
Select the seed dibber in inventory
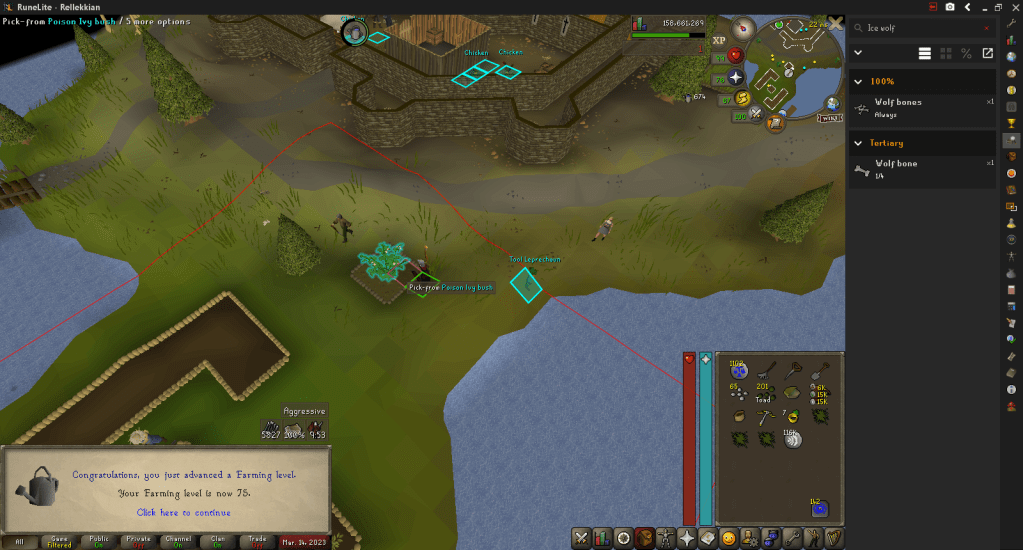coord(793,371)
